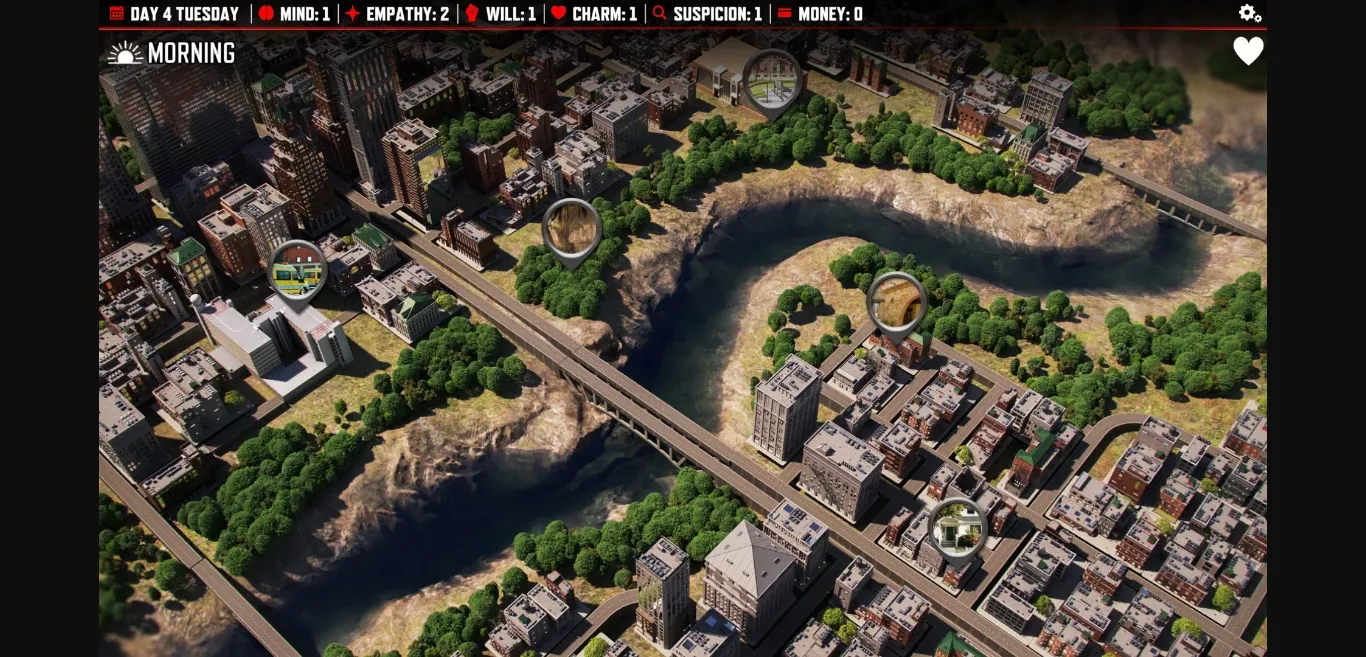
Task: Go to the courtyard building map marker
Action: pos(772,80)
